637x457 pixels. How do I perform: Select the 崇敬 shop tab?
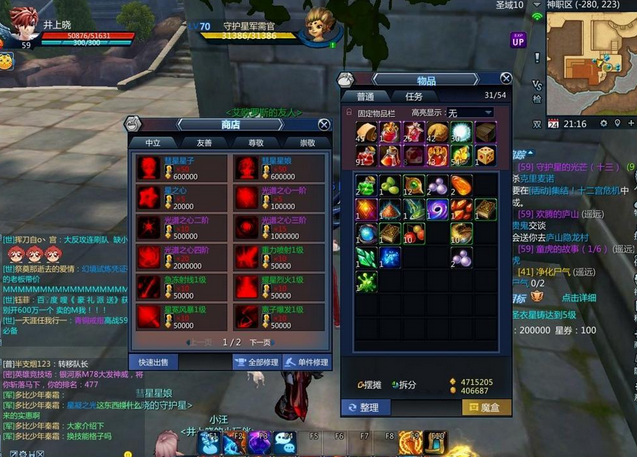(306, 143)
